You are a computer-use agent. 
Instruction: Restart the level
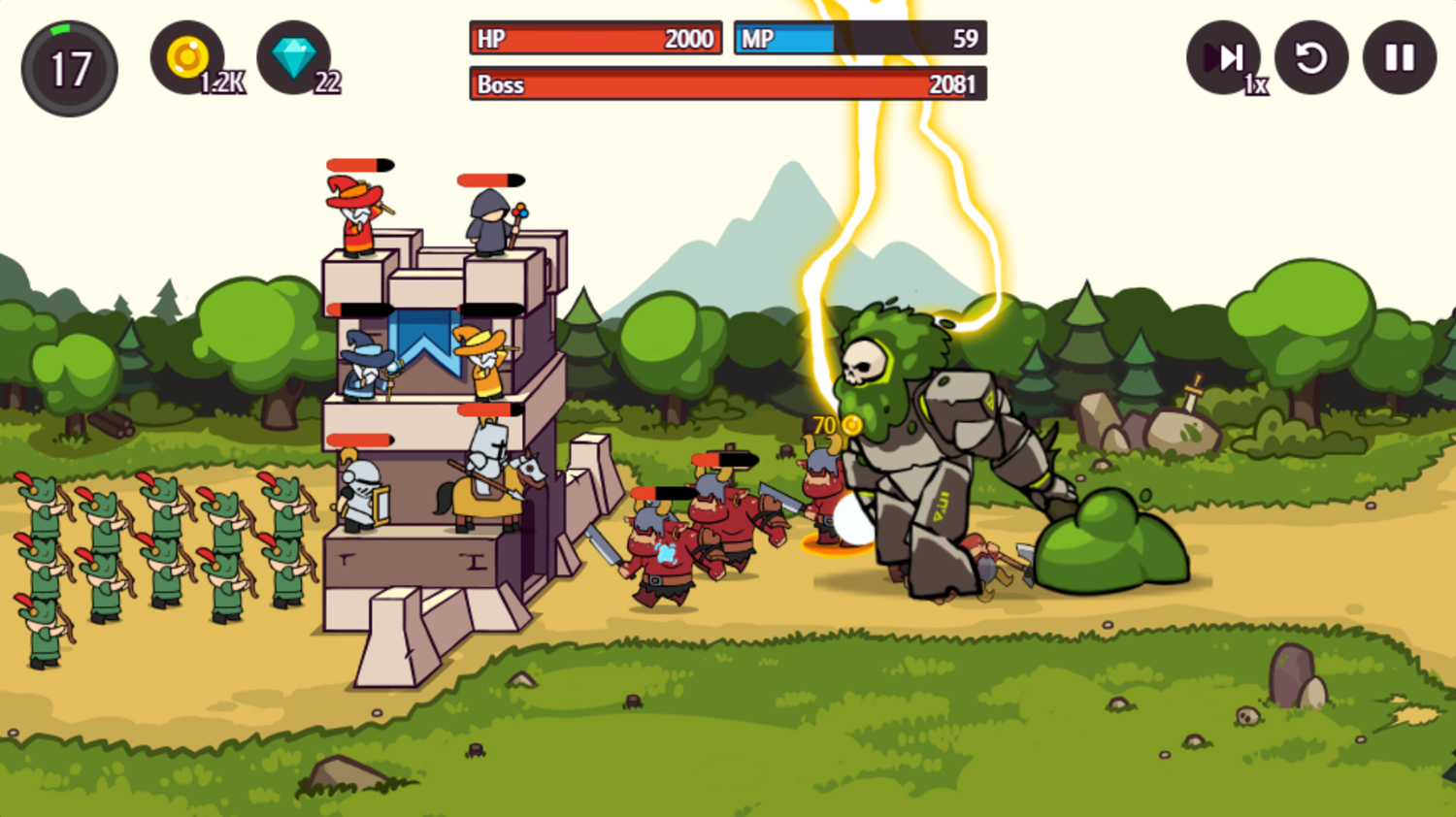point(1311,58)
